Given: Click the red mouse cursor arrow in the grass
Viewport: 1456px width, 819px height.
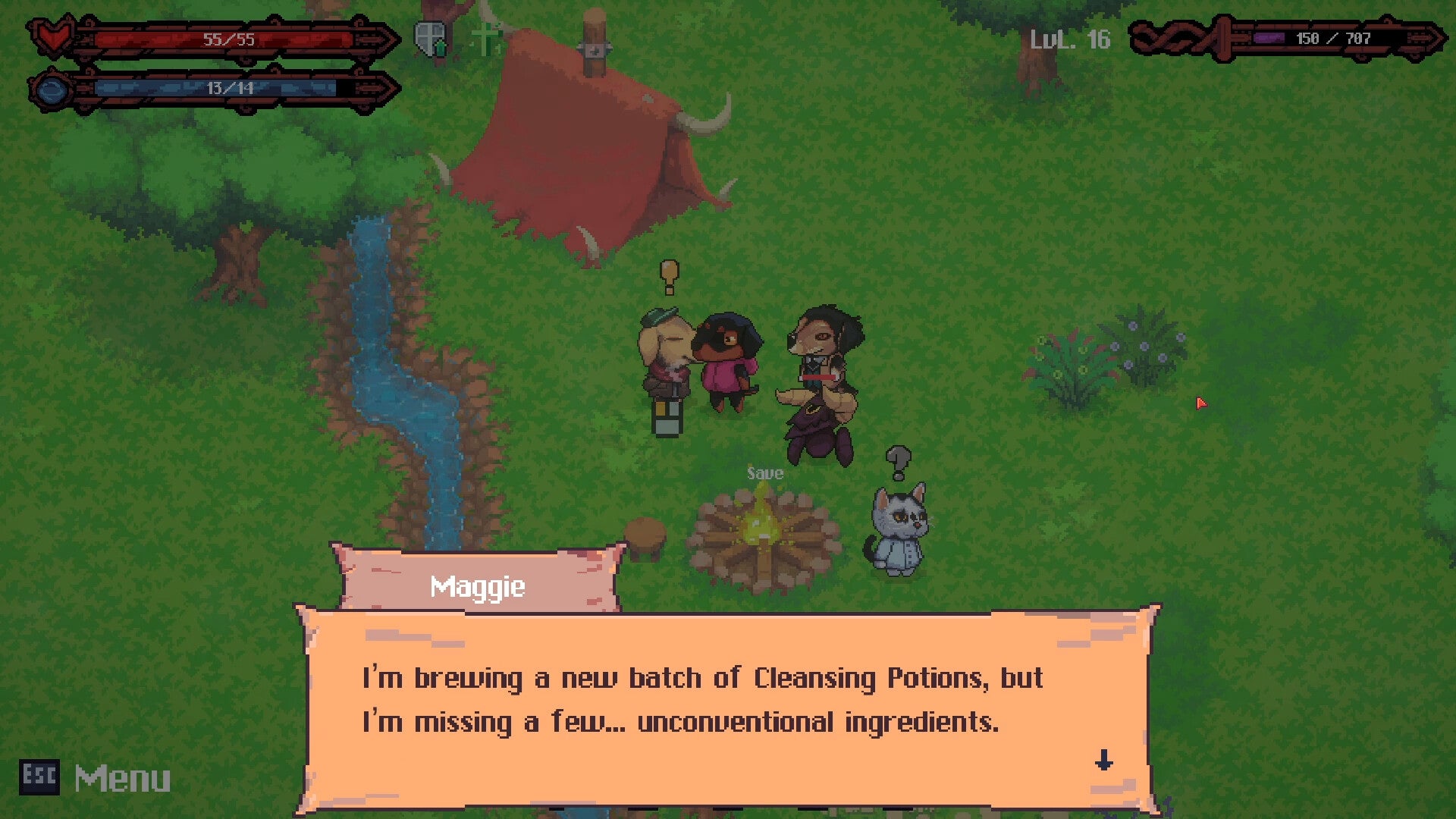Looking at the screenshot, I should pos(1202,404).
